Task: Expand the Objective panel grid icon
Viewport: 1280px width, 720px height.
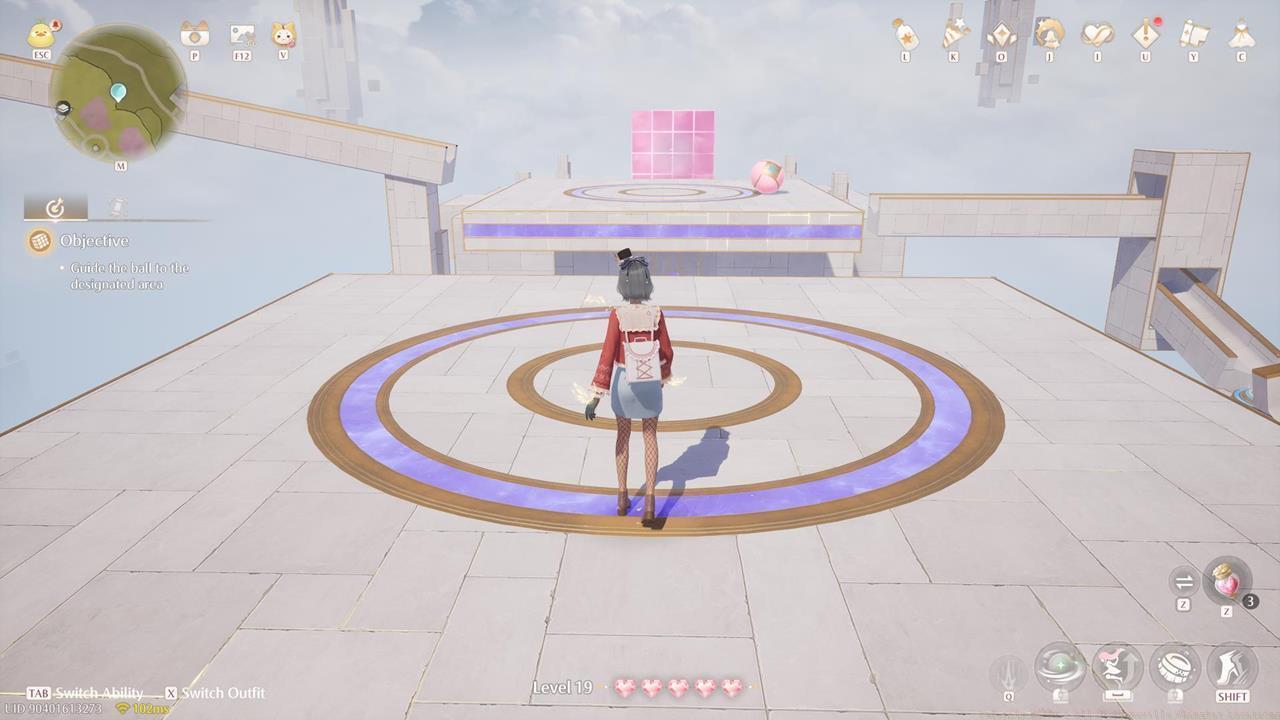Action: coord(40,241)
